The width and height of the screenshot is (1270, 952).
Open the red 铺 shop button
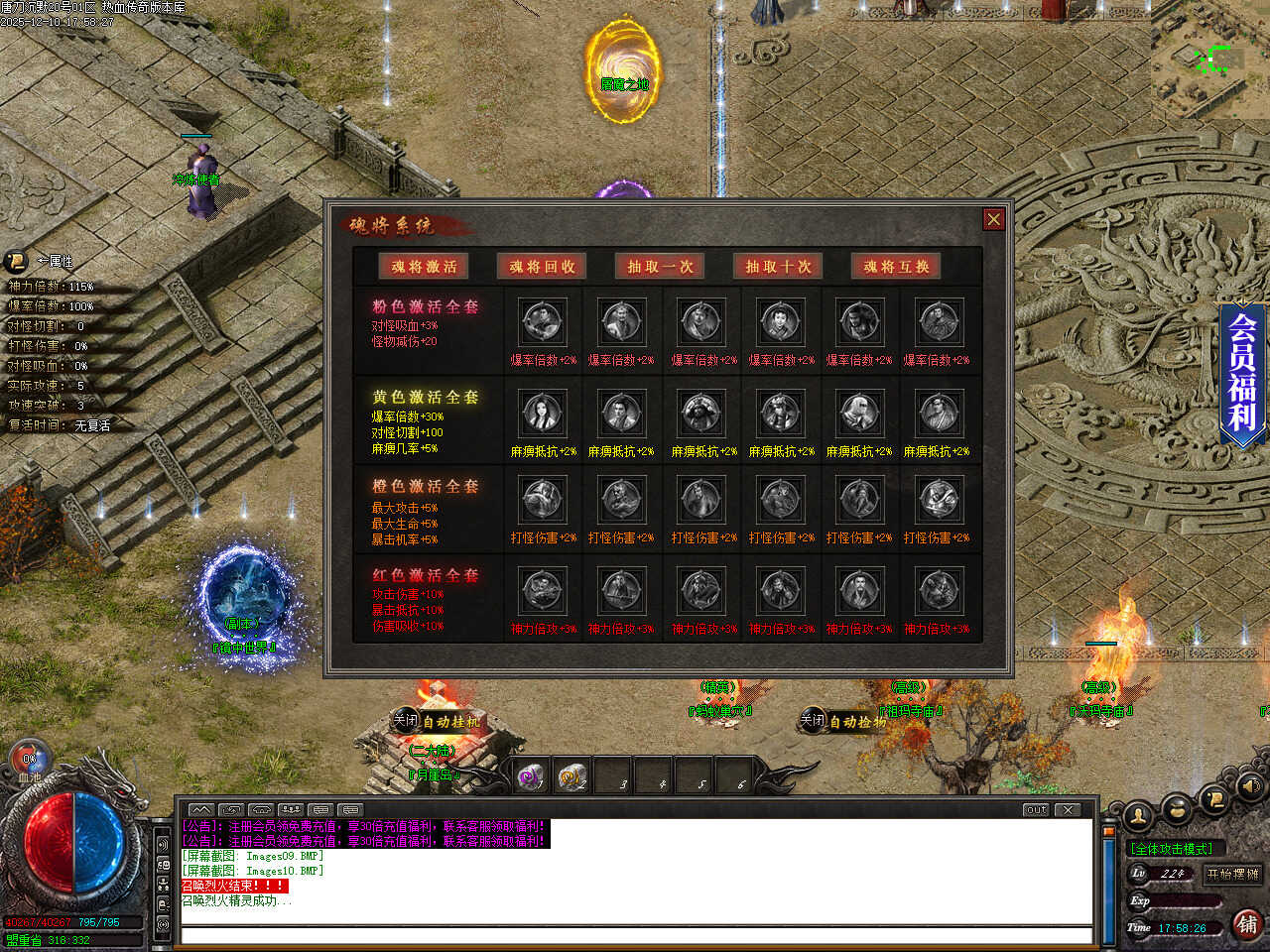coord(1247,924)
